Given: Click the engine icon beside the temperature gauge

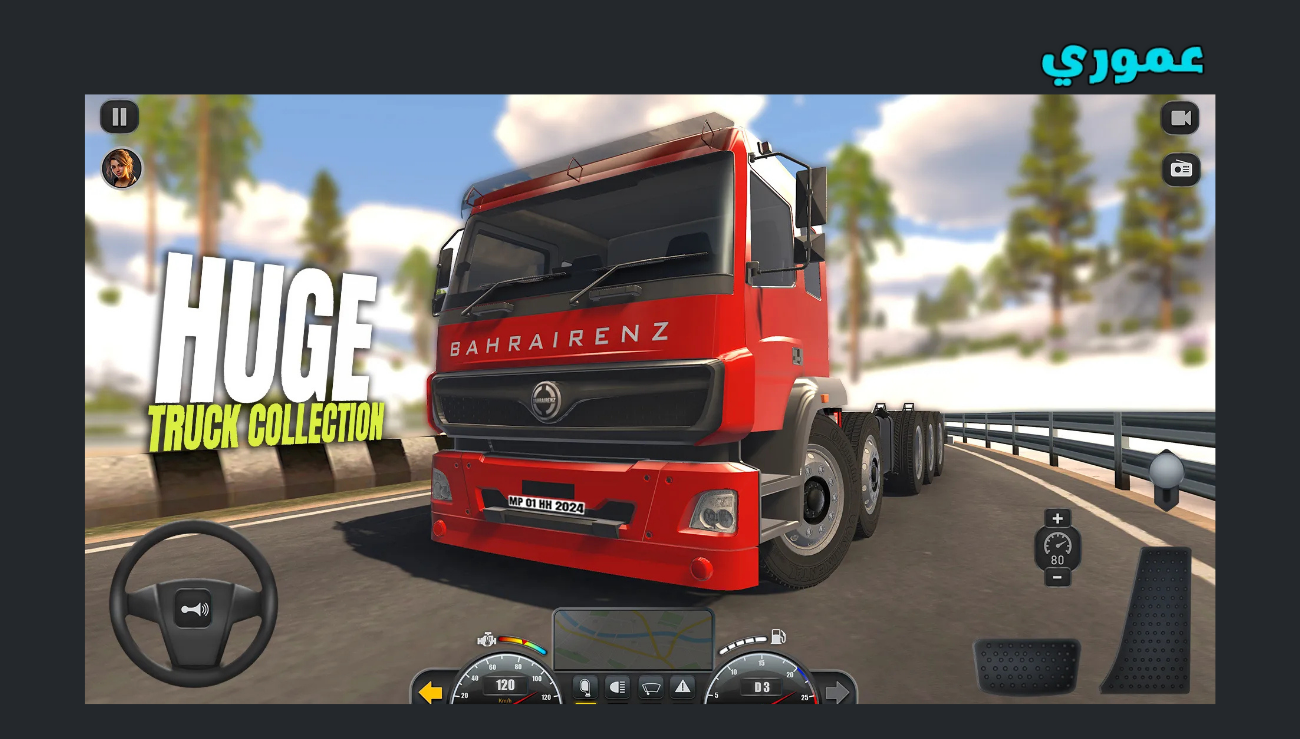Looking at the screenshot, I should coord(486,640).
